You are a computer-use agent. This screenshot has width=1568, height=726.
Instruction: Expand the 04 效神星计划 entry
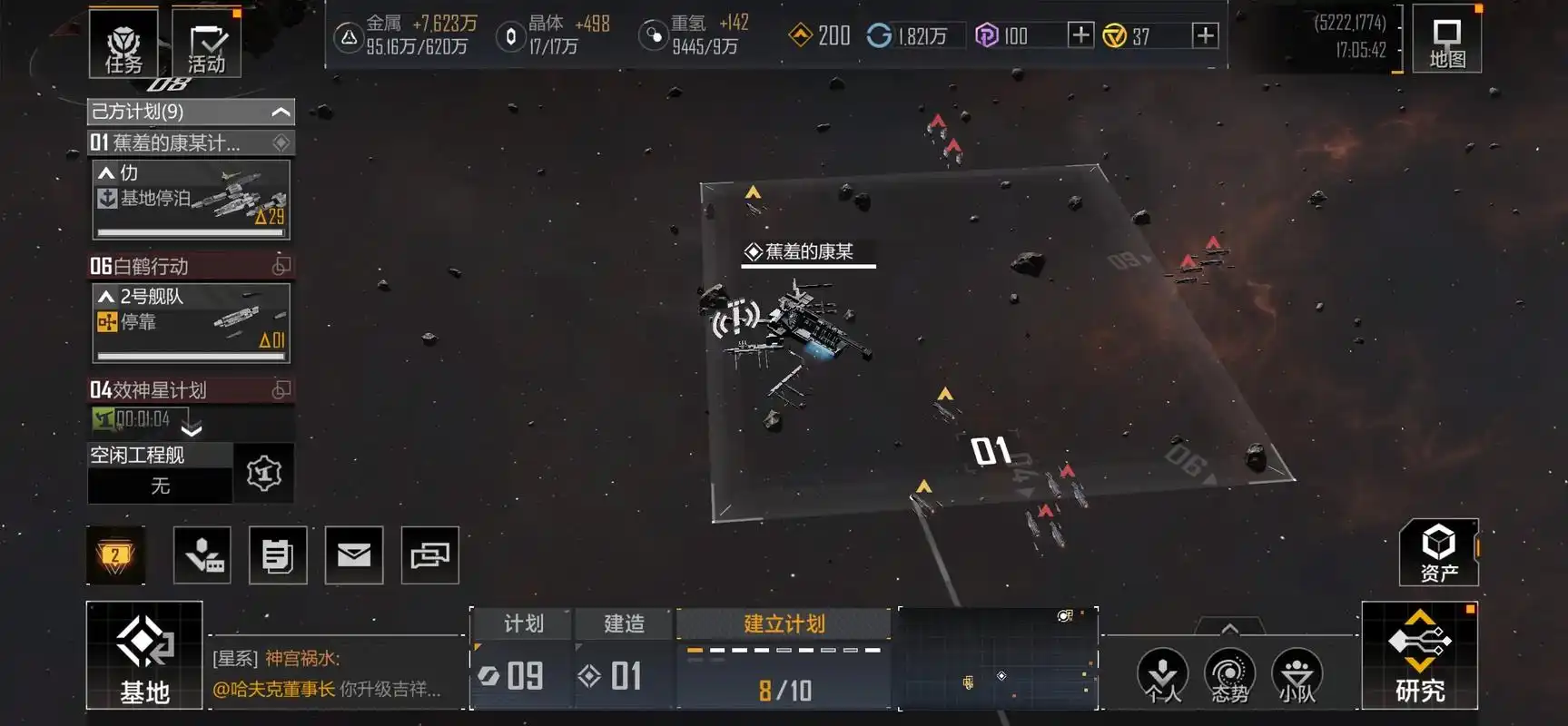tap(192, 428)
